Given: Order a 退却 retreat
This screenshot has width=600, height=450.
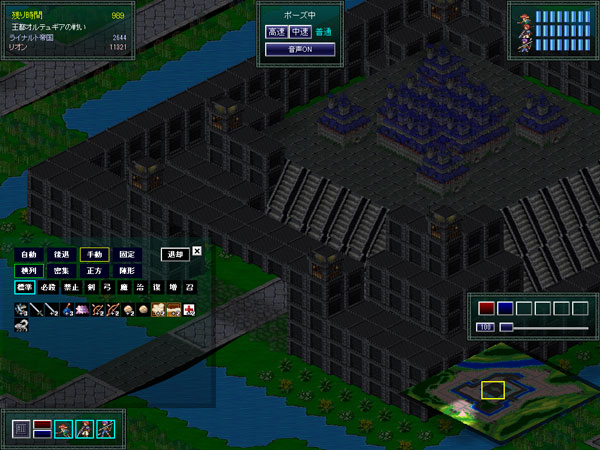Looking at the screenshot, I should coord(174,254).
